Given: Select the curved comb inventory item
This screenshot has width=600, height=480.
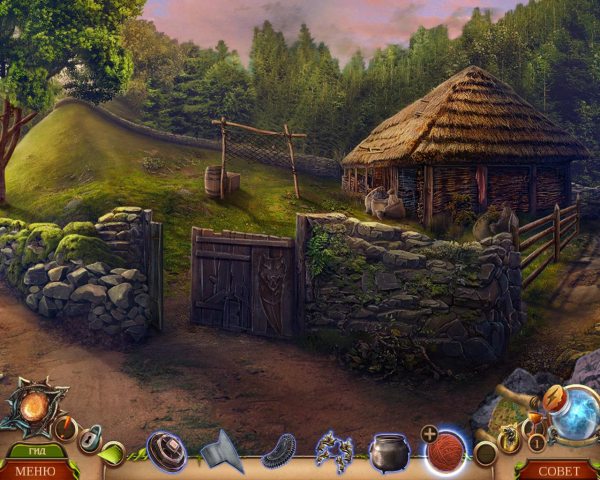Looking at the screenshot, I should (x=278, y=452).
